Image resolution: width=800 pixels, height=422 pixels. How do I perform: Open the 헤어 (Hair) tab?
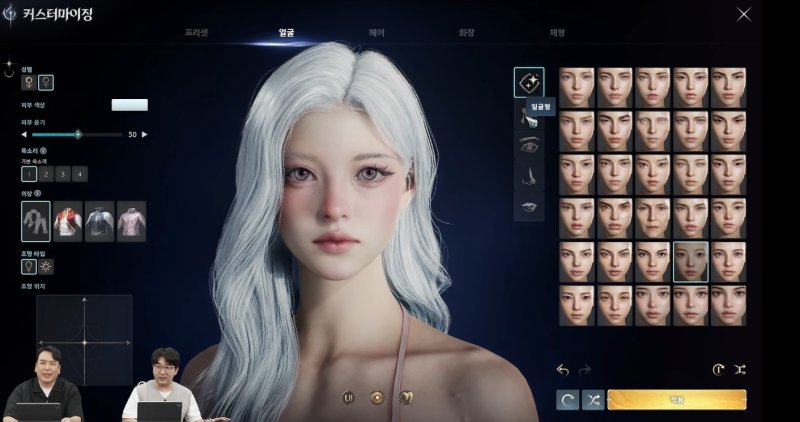tap(376, 33)
